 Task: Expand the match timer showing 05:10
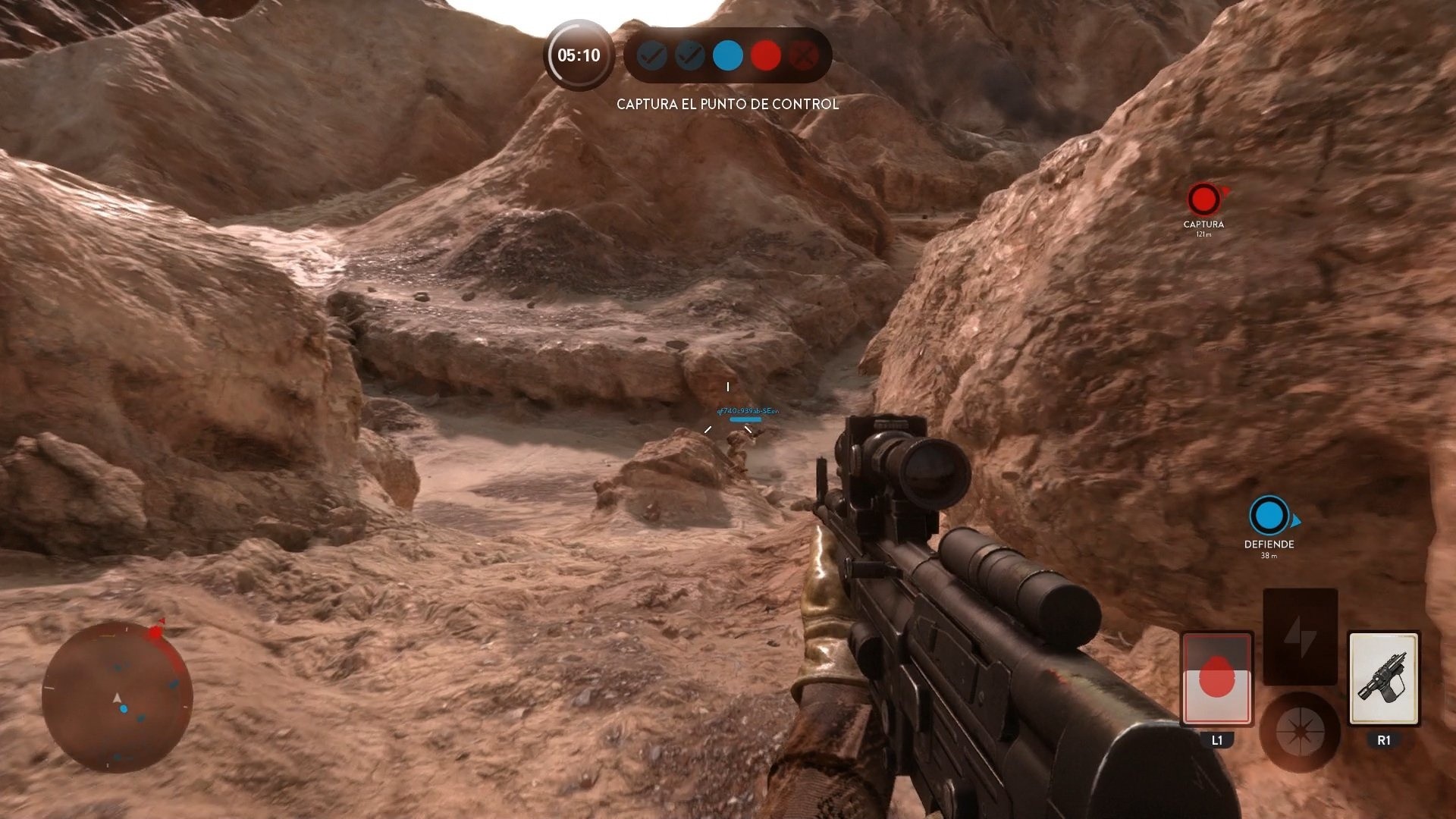point(578,55)
